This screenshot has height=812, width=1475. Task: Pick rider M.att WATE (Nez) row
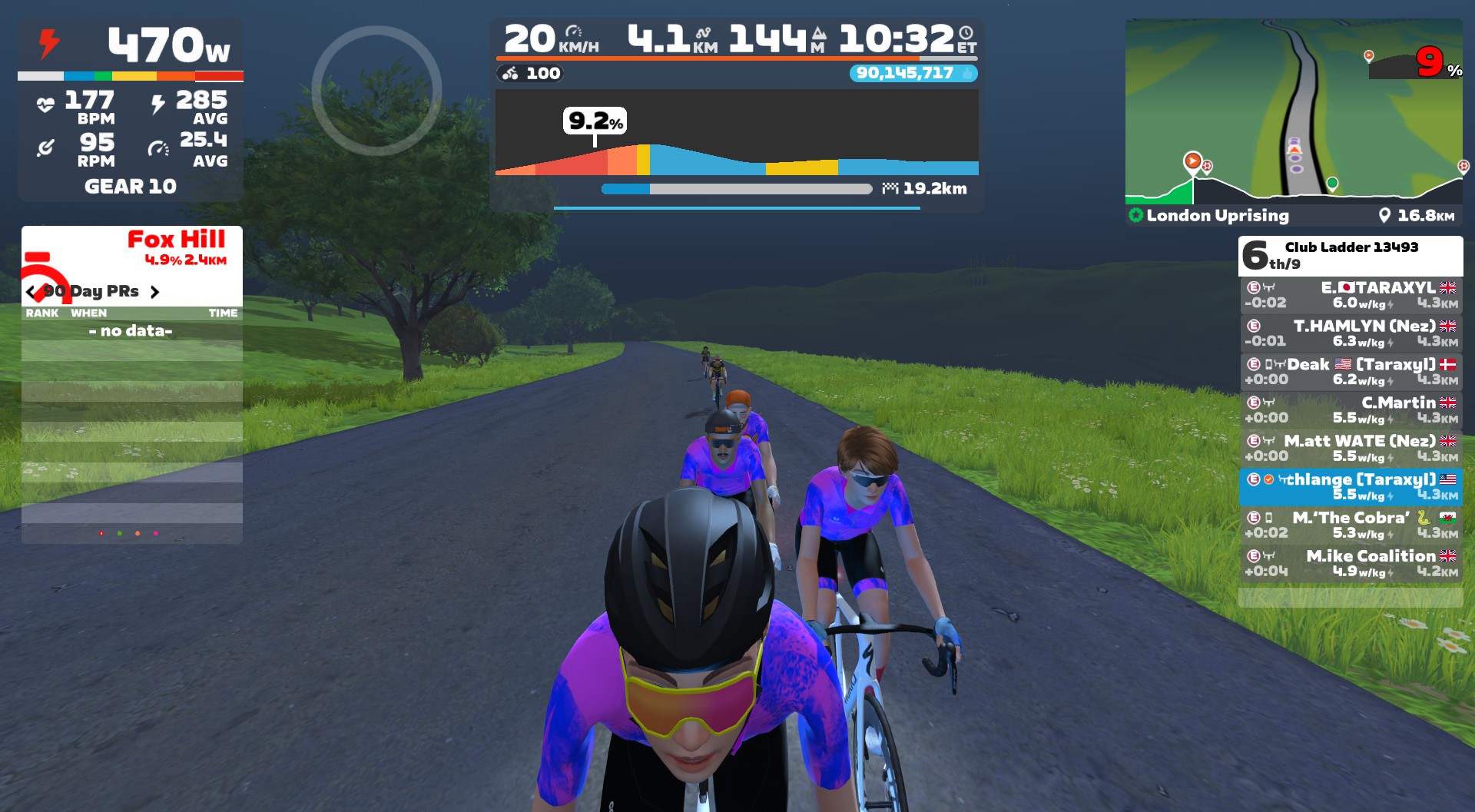click(1350, 449)
